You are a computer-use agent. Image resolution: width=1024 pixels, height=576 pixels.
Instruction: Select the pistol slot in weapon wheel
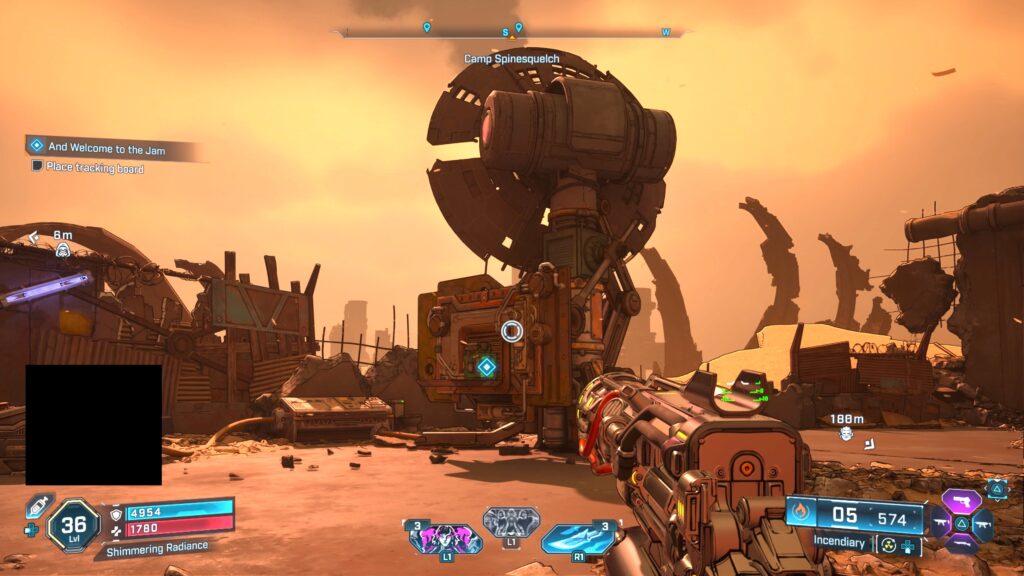(x=961, y=502)
